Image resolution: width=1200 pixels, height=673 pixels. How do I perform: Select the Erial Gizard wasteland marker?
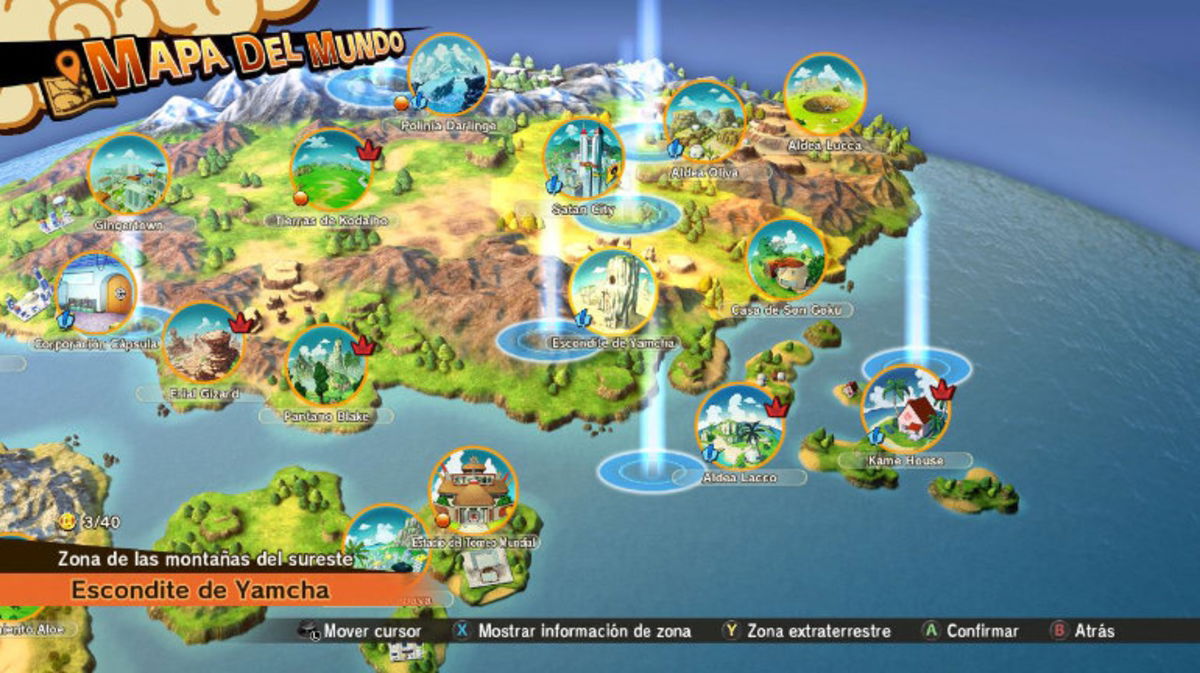point(203,343)
